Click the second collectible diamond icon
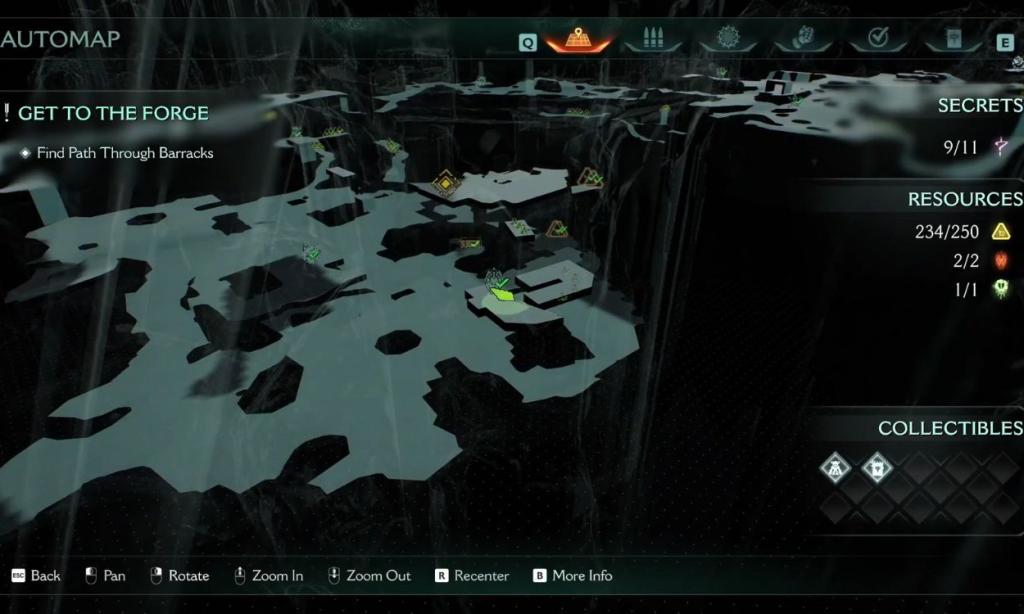The width and height of the screenshot is (1024, 614). pos(877,468)
